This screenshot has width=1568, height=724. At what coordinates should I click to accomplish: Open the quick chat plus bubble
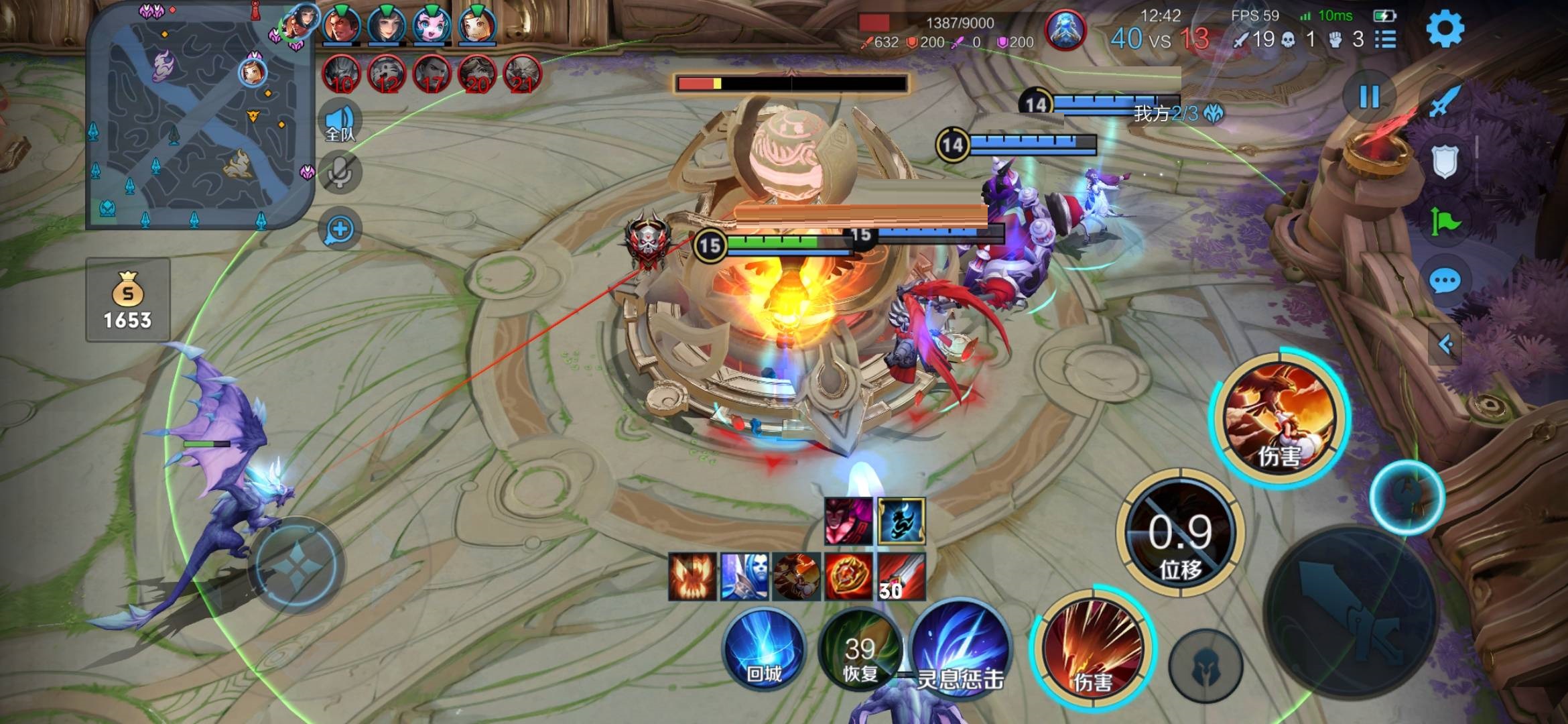tap(340, 229)
